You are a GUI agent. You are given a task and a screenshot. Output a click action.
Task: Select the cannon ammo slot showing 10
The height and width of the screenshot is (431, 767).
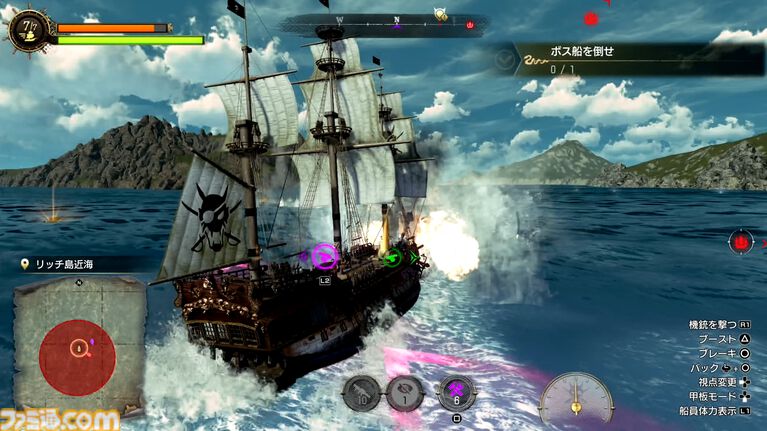[360, 393]
